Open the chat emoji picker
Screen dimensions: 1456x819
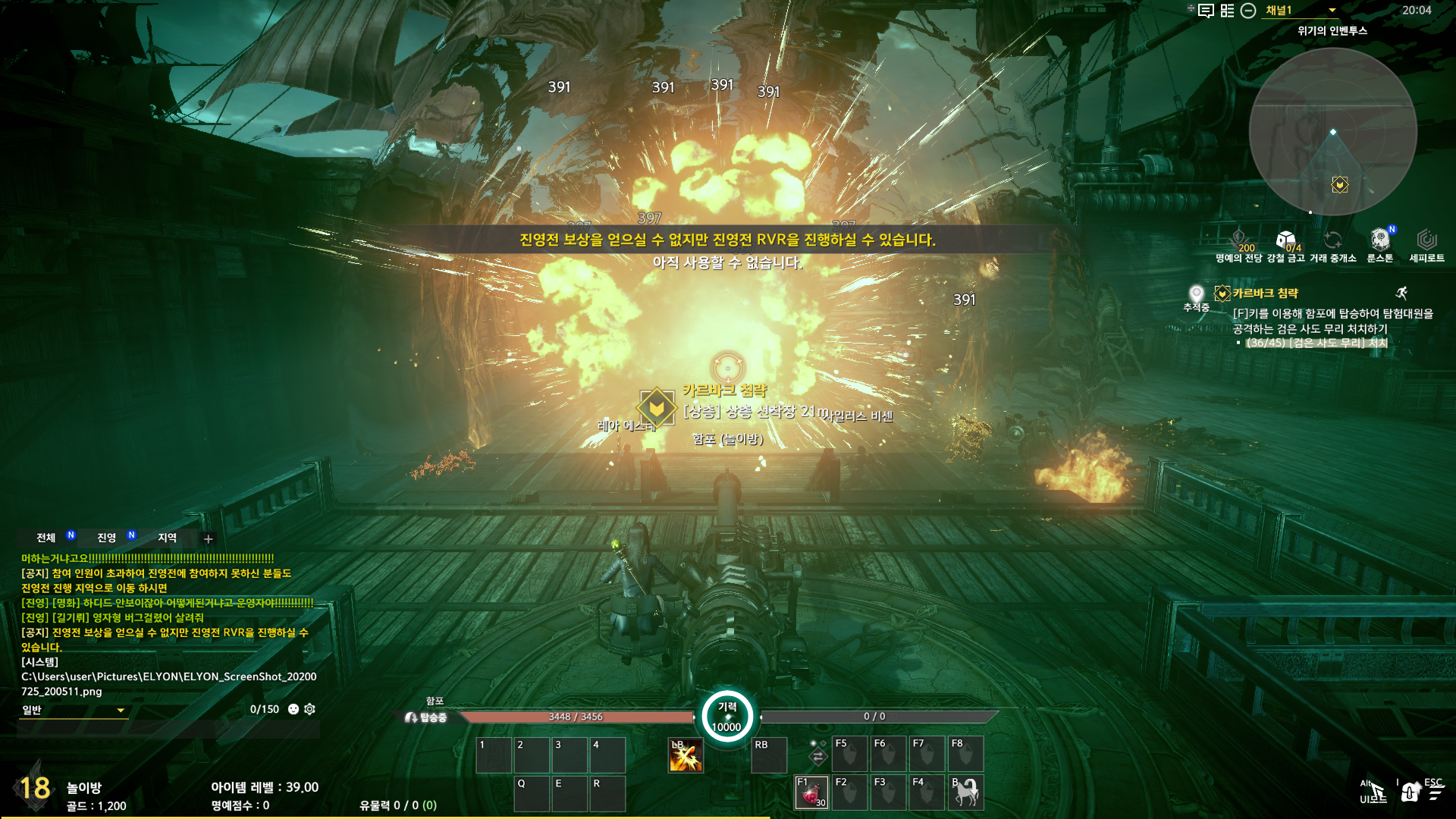[x=293, y=709]
